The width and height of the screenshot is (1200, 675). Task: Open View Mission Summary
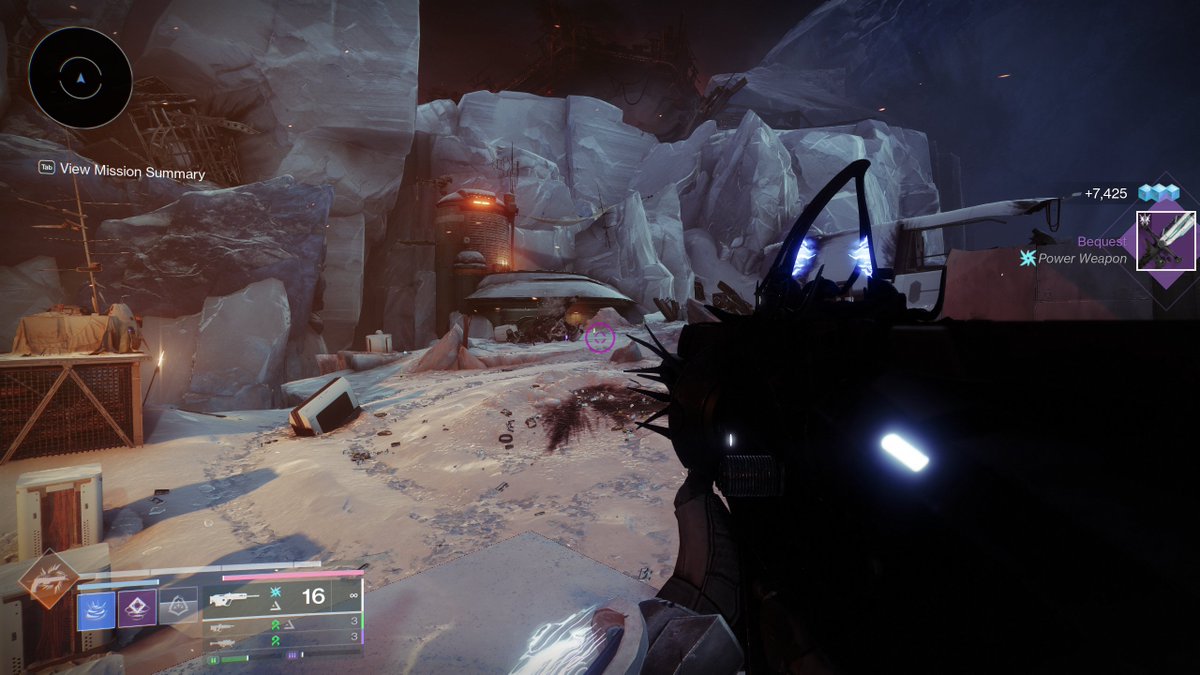tap(131, 171)
